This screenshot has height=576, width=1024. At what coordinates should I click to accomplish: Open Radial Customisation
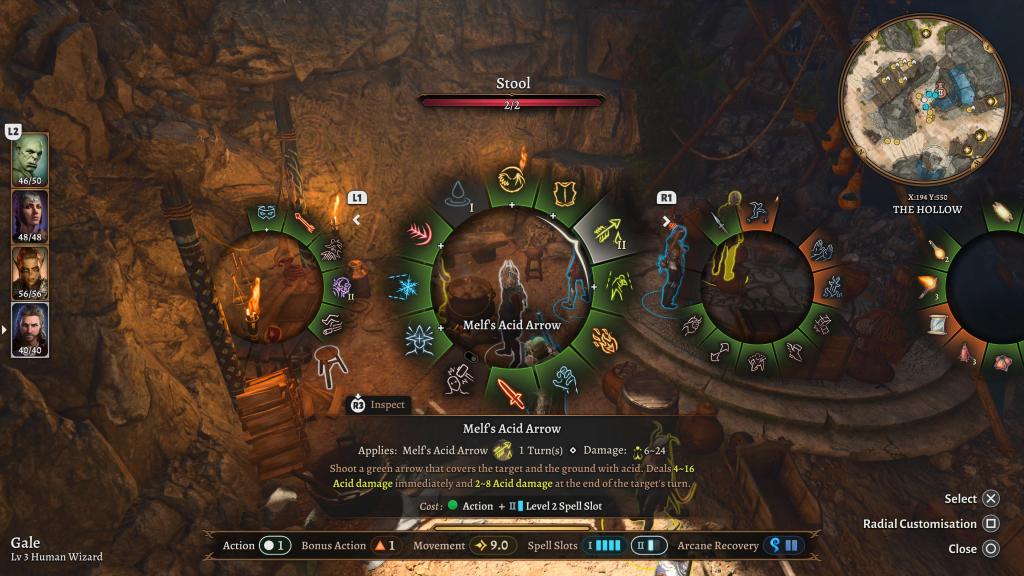pyautogui.click(x=990, y=523)
